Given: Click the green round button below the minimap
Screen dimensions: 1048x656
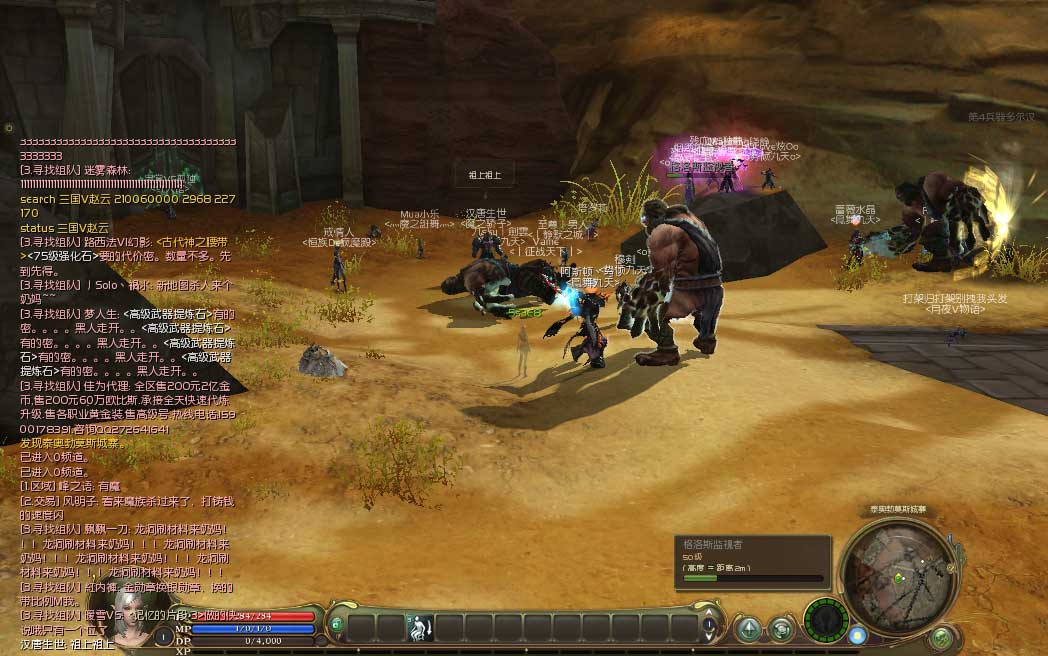Looking at the screenshot, I should (941, 636).
